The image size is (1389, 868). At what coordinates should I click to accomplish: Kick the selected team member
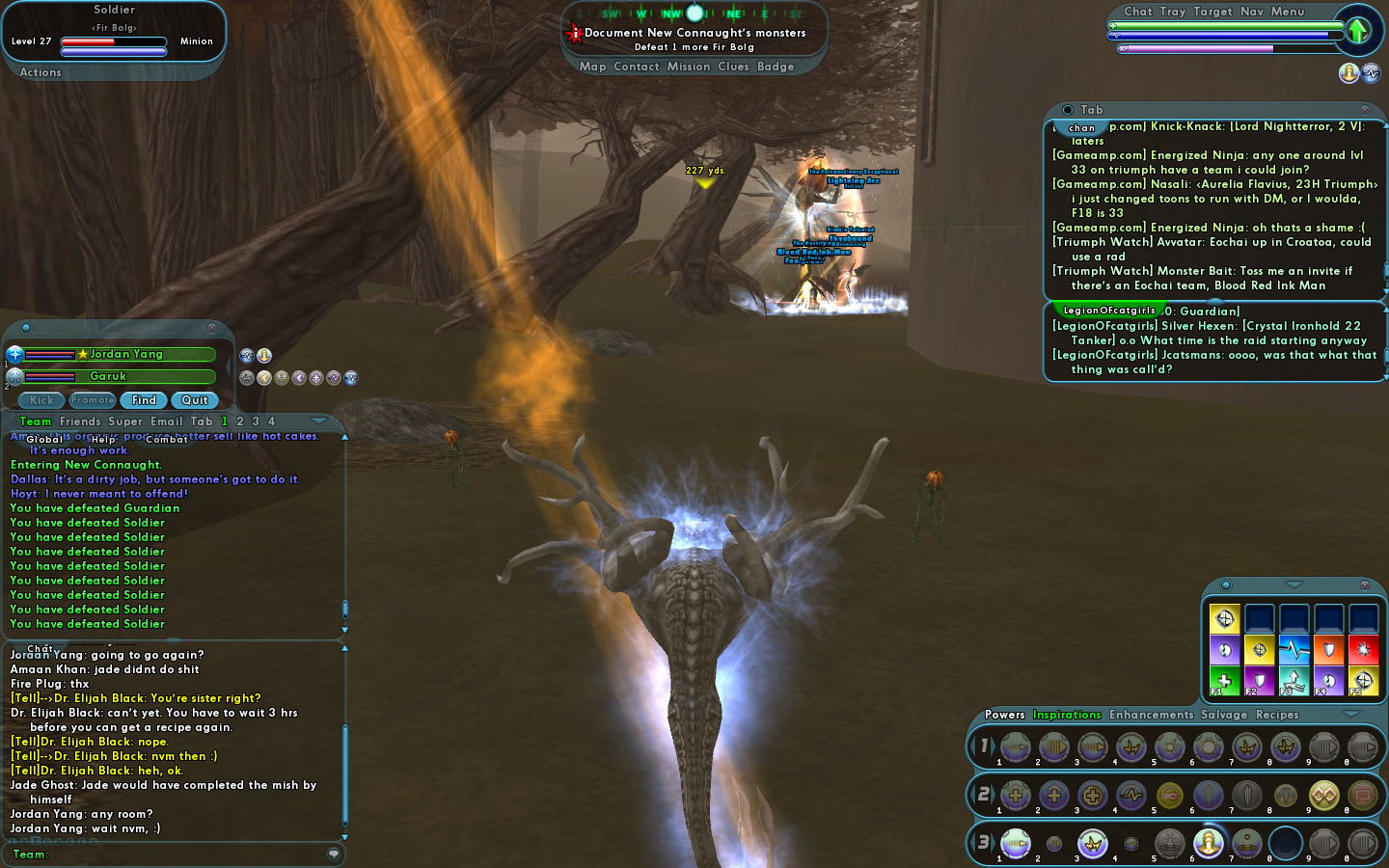tap(41, 400)
